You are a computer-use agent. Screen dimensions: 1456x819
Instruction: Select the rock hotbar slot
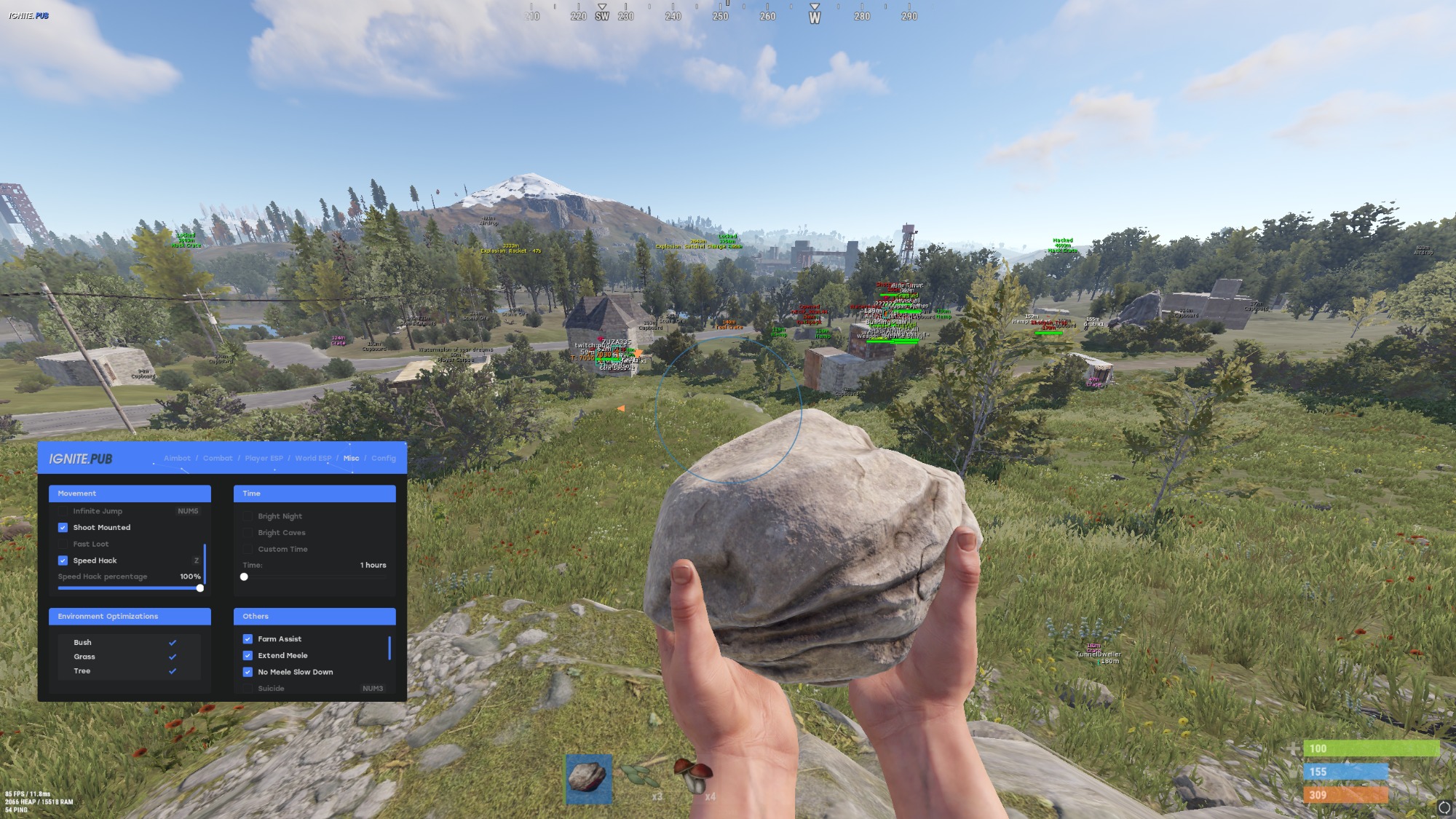point(588,778)
